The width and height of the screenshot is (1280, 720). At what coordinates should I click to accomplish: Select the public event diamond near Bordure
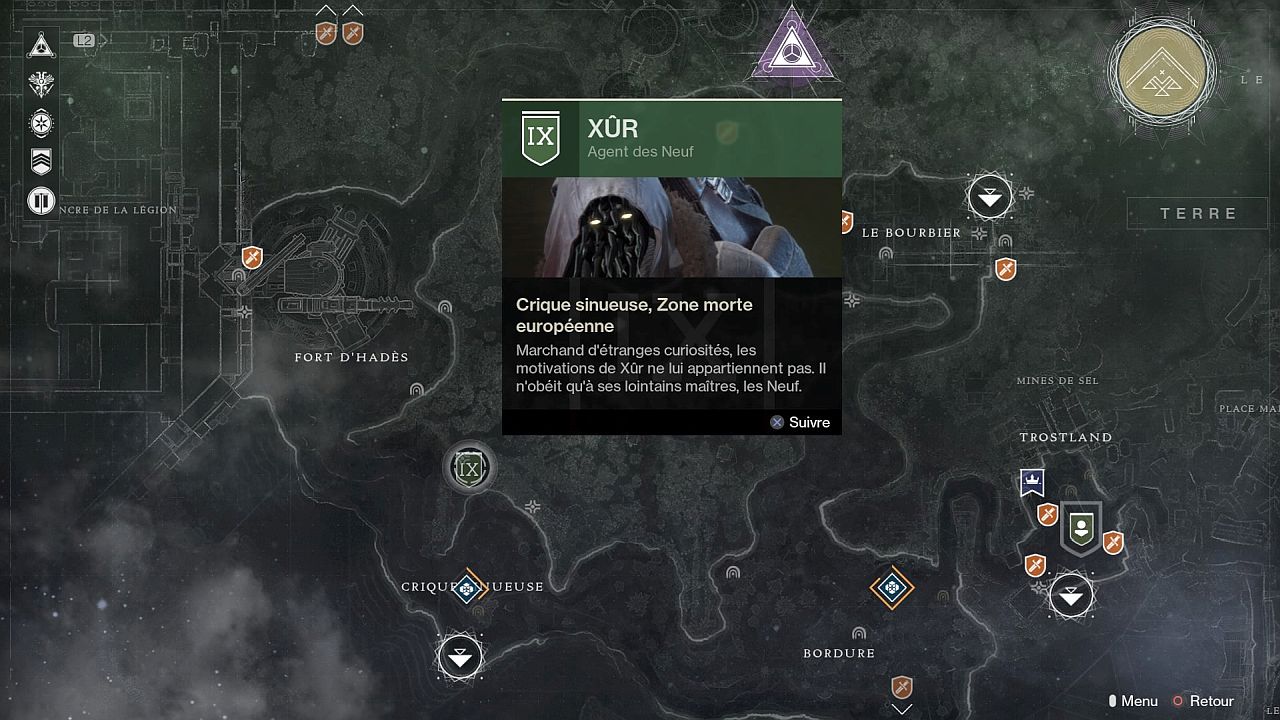(891, 587)
